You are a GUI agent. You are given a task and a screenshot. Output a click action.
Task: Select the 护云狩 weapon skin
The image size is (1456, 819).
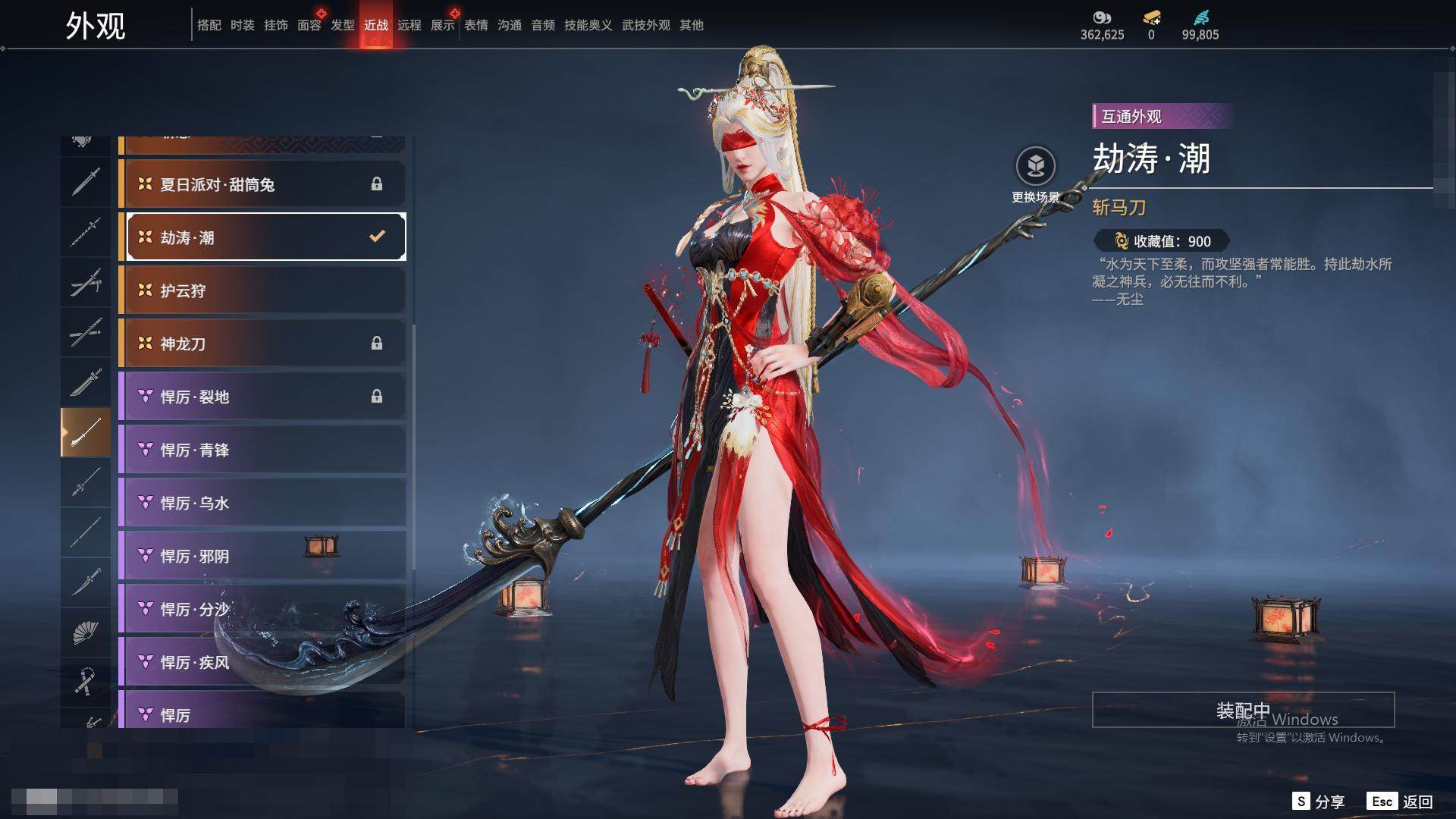point(262,290)
